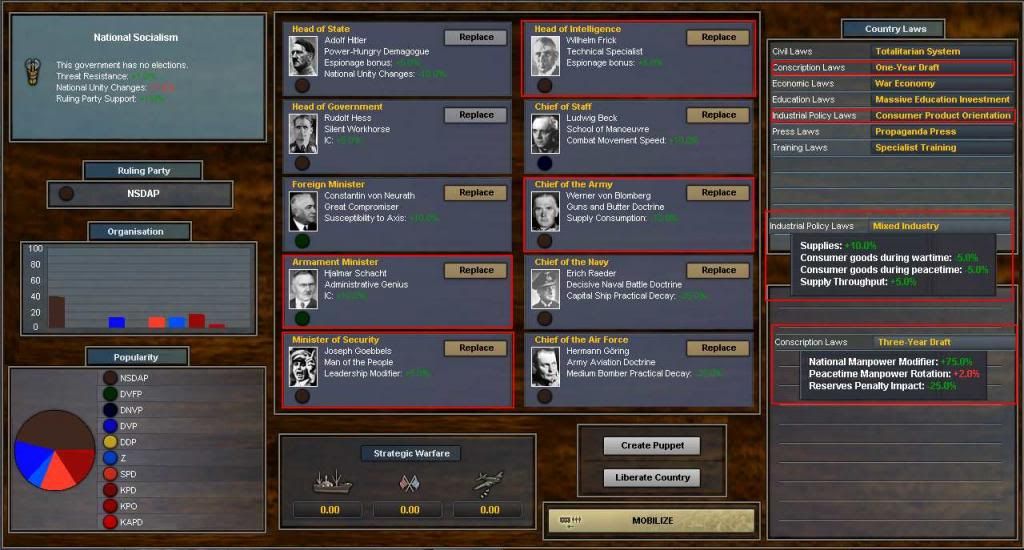Replace the Armament Minister Schacht
The image size is (1024, 550).
pos(476,270)
